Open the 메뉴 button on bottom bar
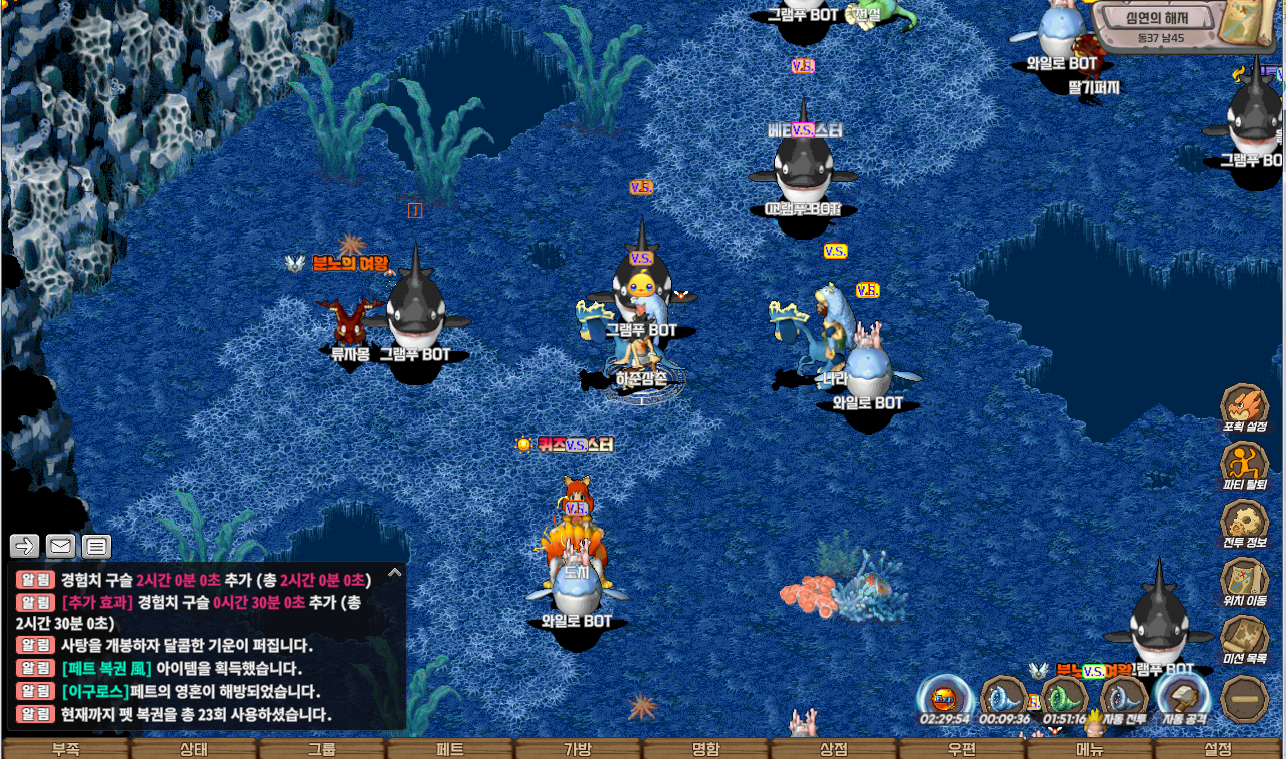 tap(1090, 749)
